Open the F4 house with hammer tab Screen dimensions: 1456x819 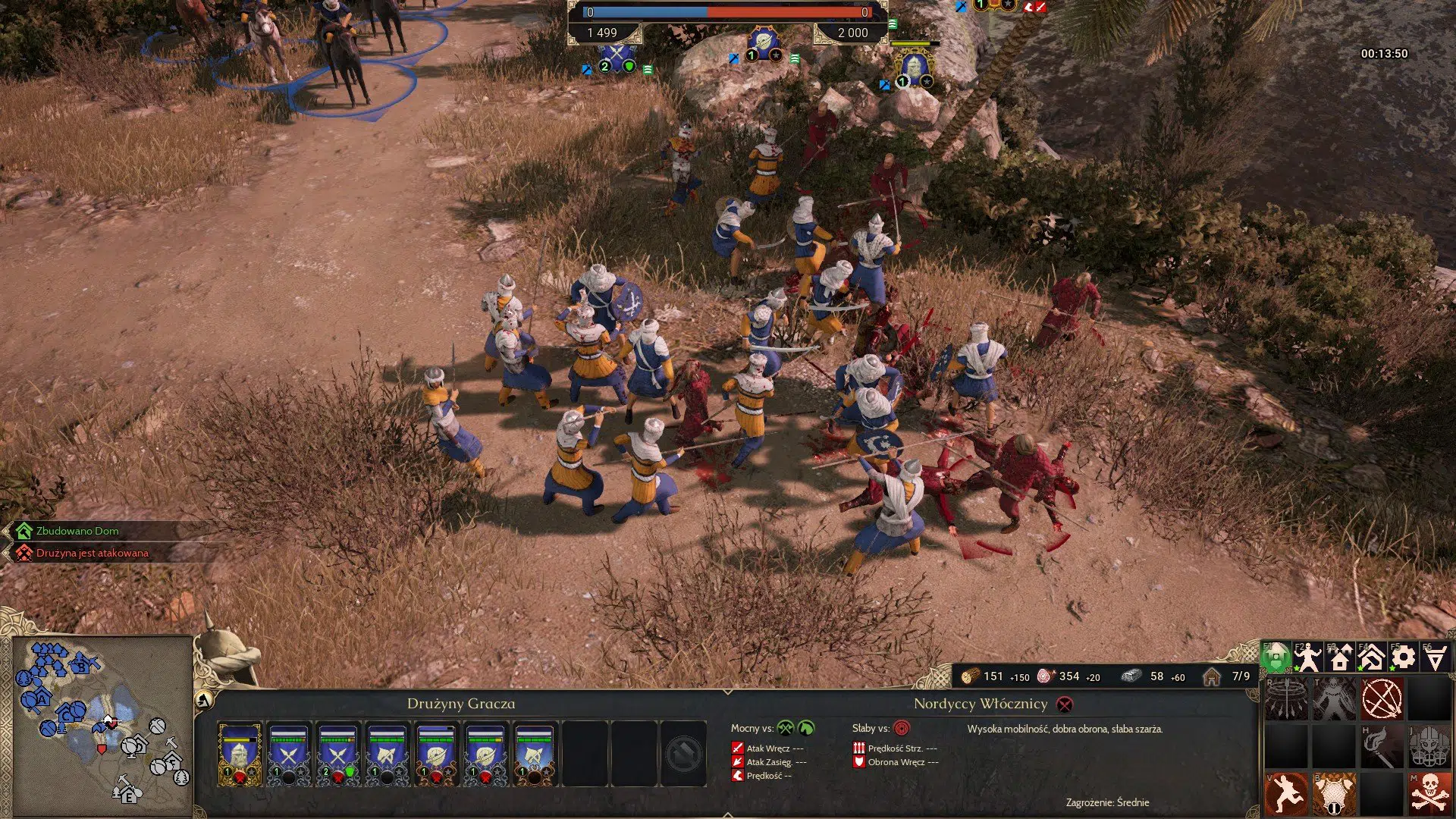click(1372, 657)
